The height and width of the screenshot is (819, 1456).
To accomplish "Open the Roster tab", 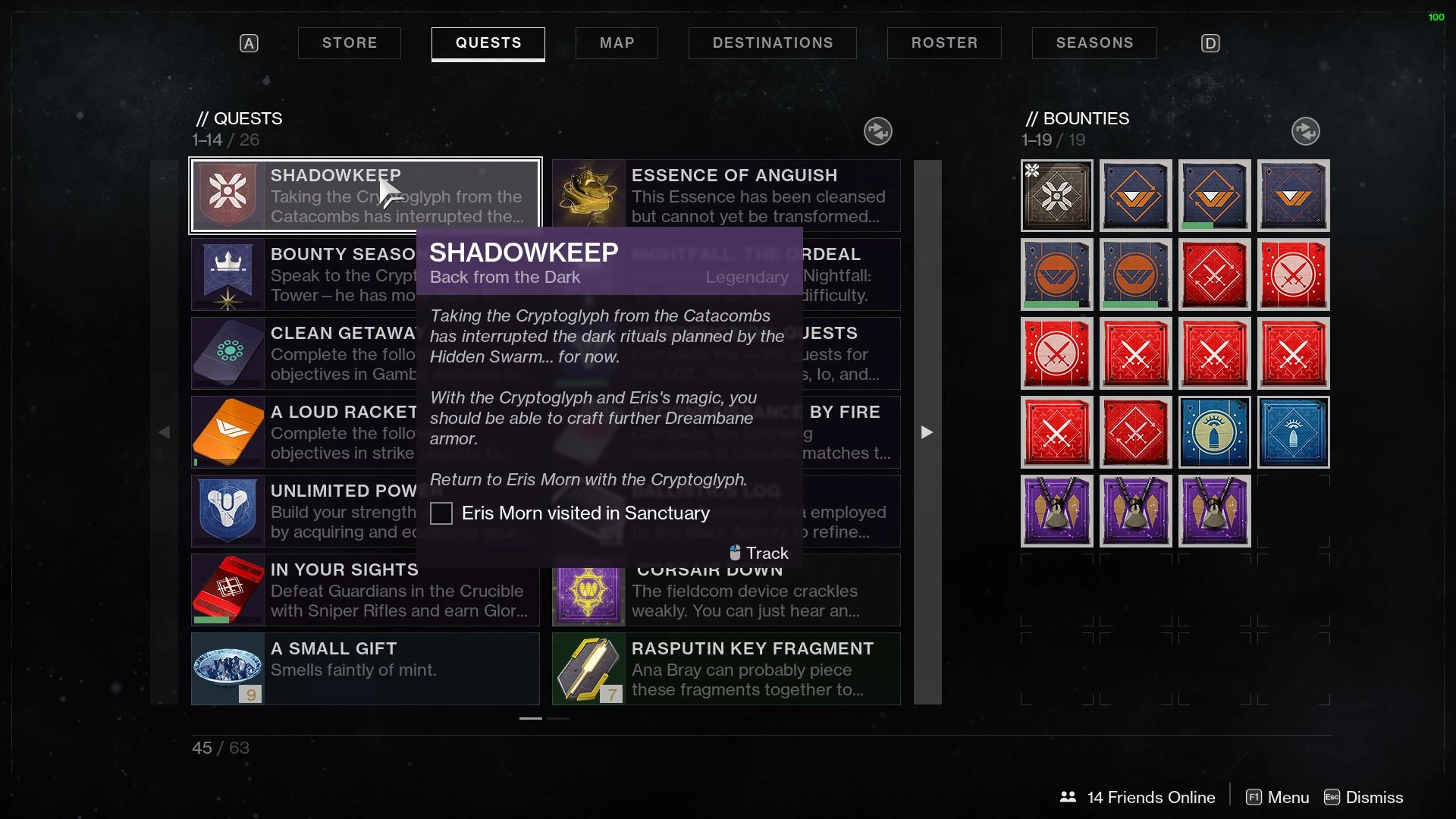I will point(944,43).
